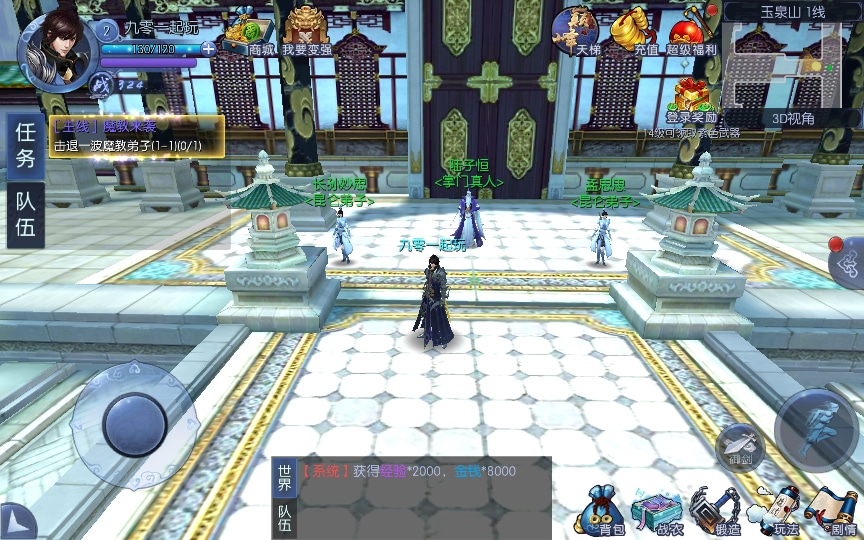
Task: Select the 任务 quest tab
Action: (26, 145)
